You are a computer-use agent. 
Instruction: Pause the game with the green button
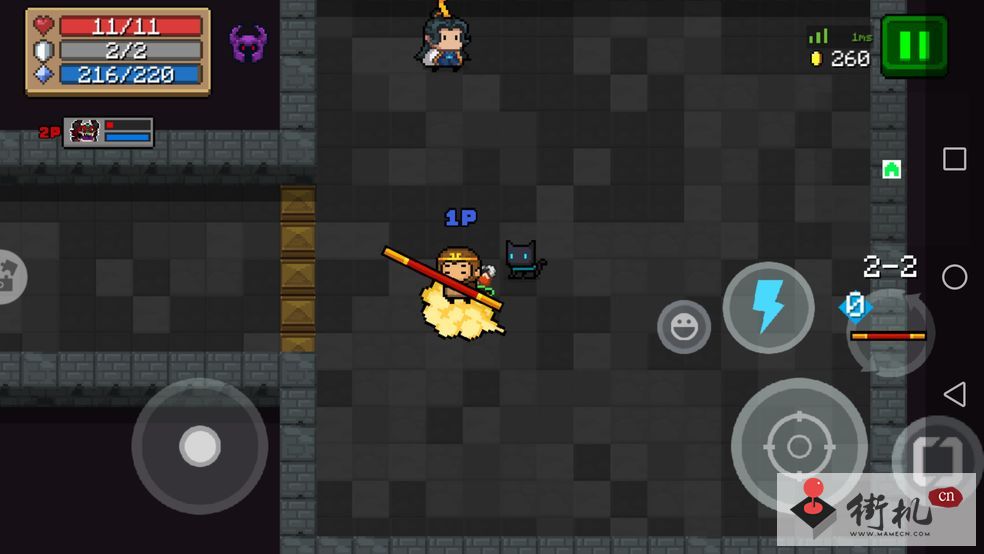[x=913, y=45]
